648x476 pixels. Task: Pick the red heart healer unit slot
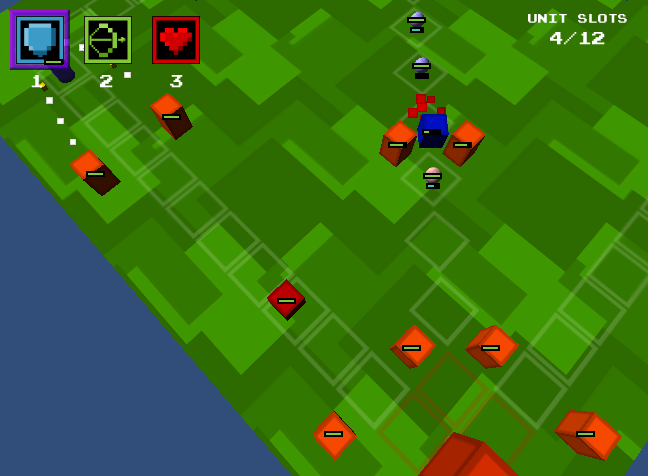coord(176,40)
